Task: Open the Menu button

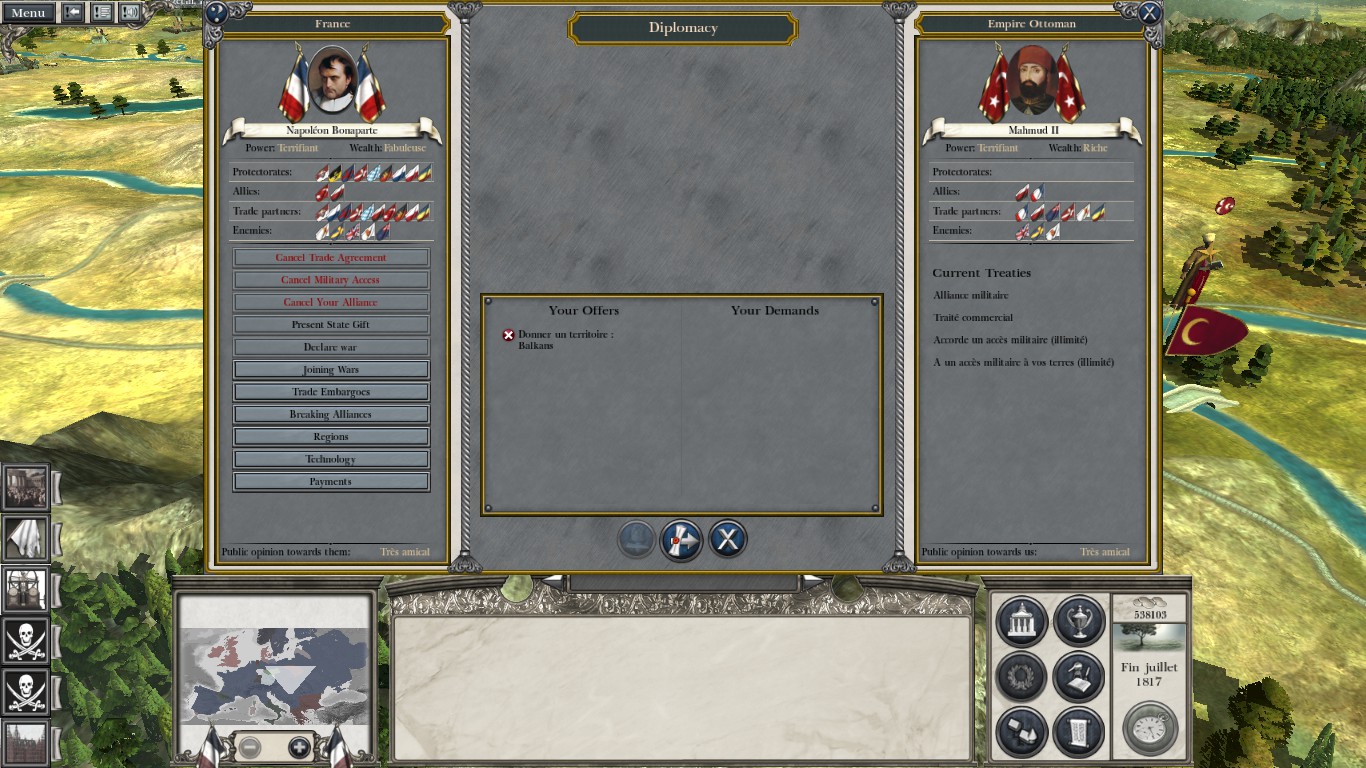Action: point(28,13)
